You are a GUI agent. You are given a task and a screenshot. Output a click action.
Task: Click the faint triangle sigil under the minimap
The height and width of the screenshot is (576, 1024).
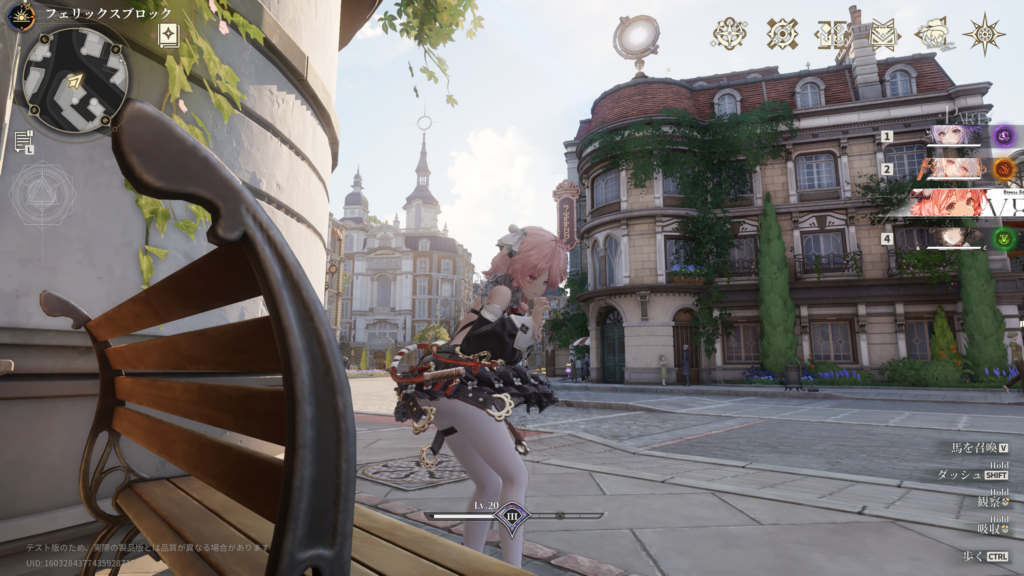tap(42, 194)
